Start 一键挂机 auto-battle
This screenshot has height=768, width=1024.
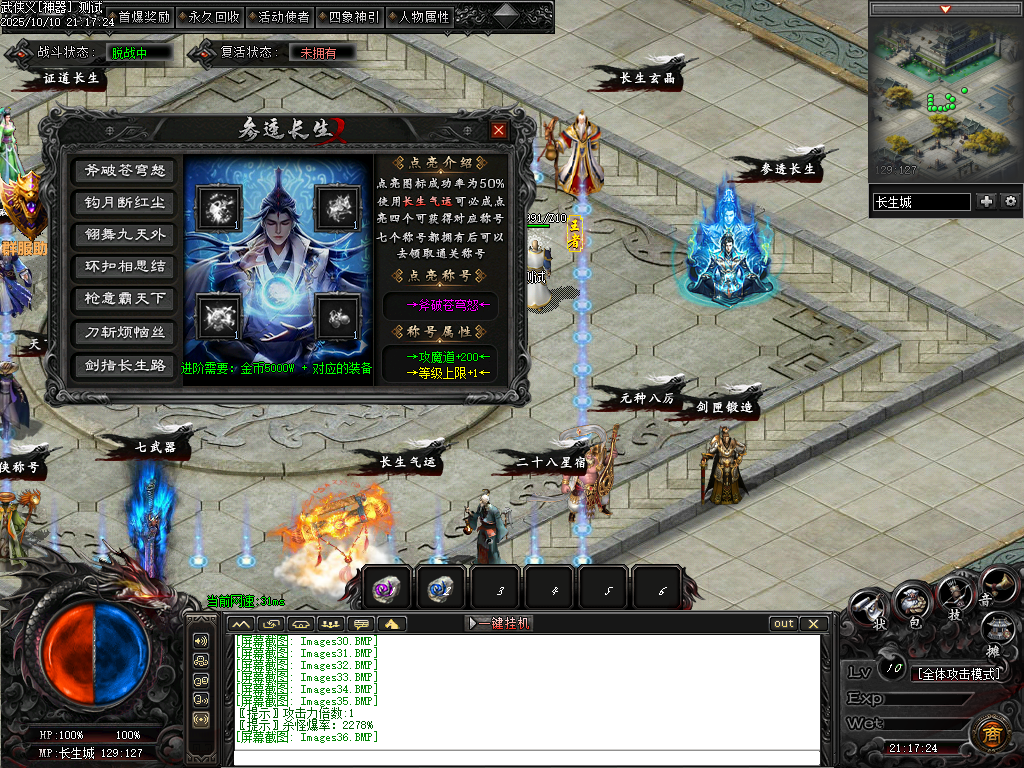pos(500,623)
